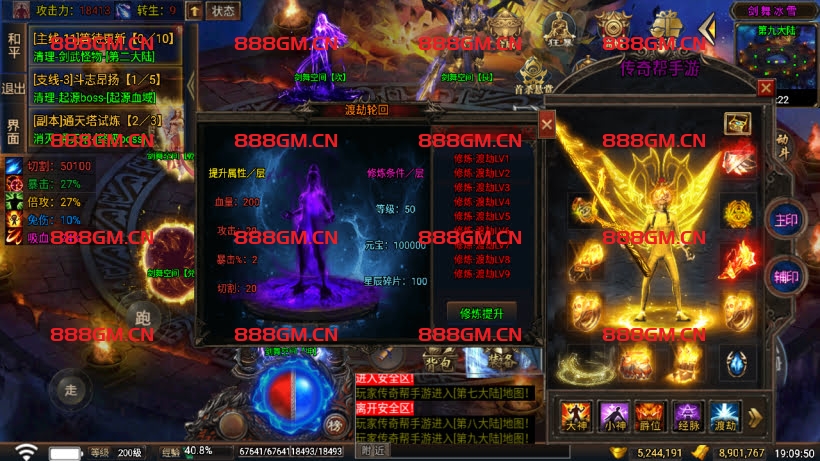820x461 pixels.
Task: Click the 退出 exit button
Action: click(13, 88)
